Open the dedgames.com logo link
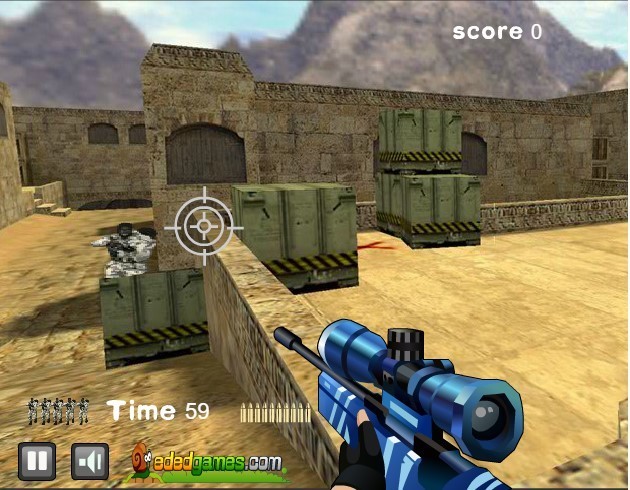This screenshot has height=490, width=630. click(x=208, y=462)
